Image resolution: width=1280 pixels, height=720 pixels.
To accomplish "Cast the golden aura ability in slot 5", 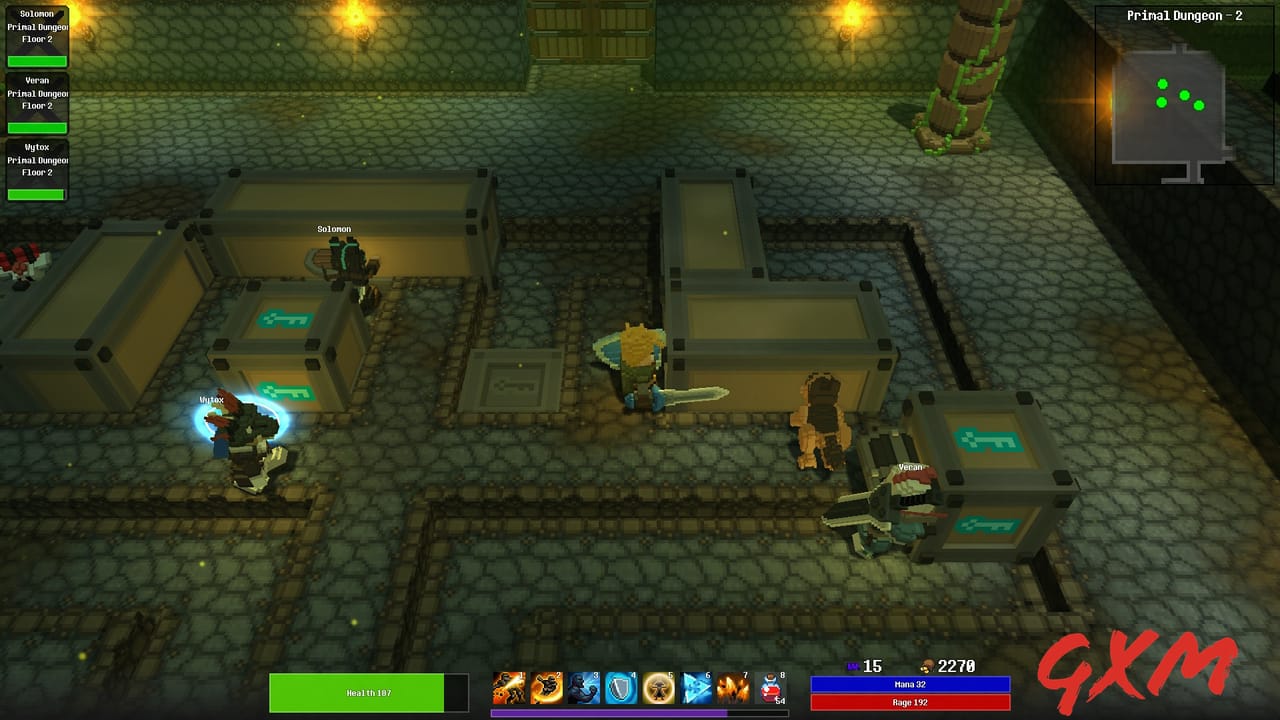I will pyautogui.click(x=658, y=688).
